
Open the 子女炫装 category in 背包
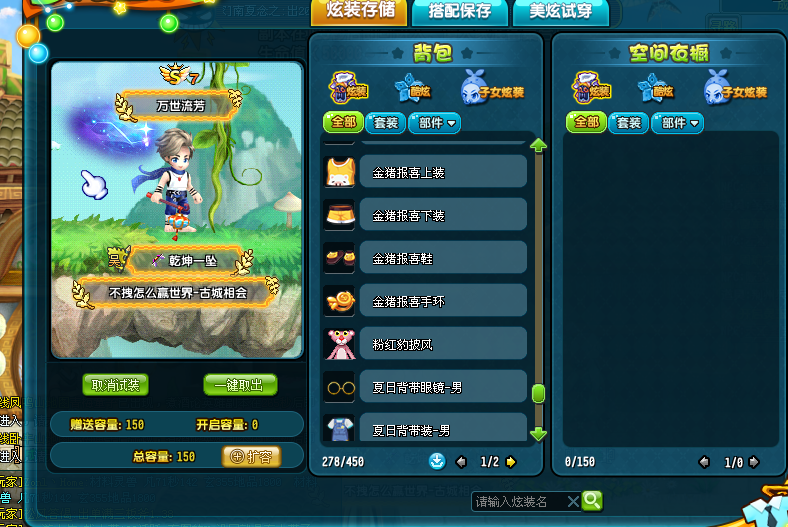pos(492,89)
